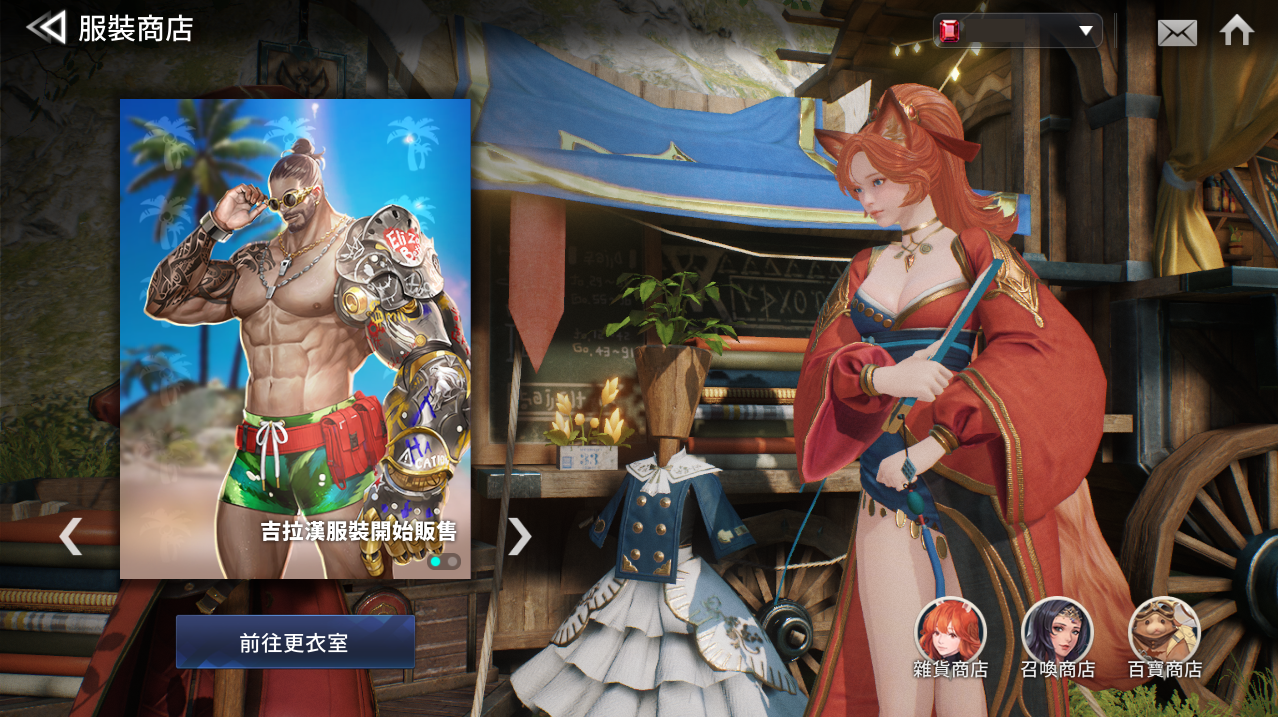
Task: Show the next costume banner
Action: [x=519, y=537]
